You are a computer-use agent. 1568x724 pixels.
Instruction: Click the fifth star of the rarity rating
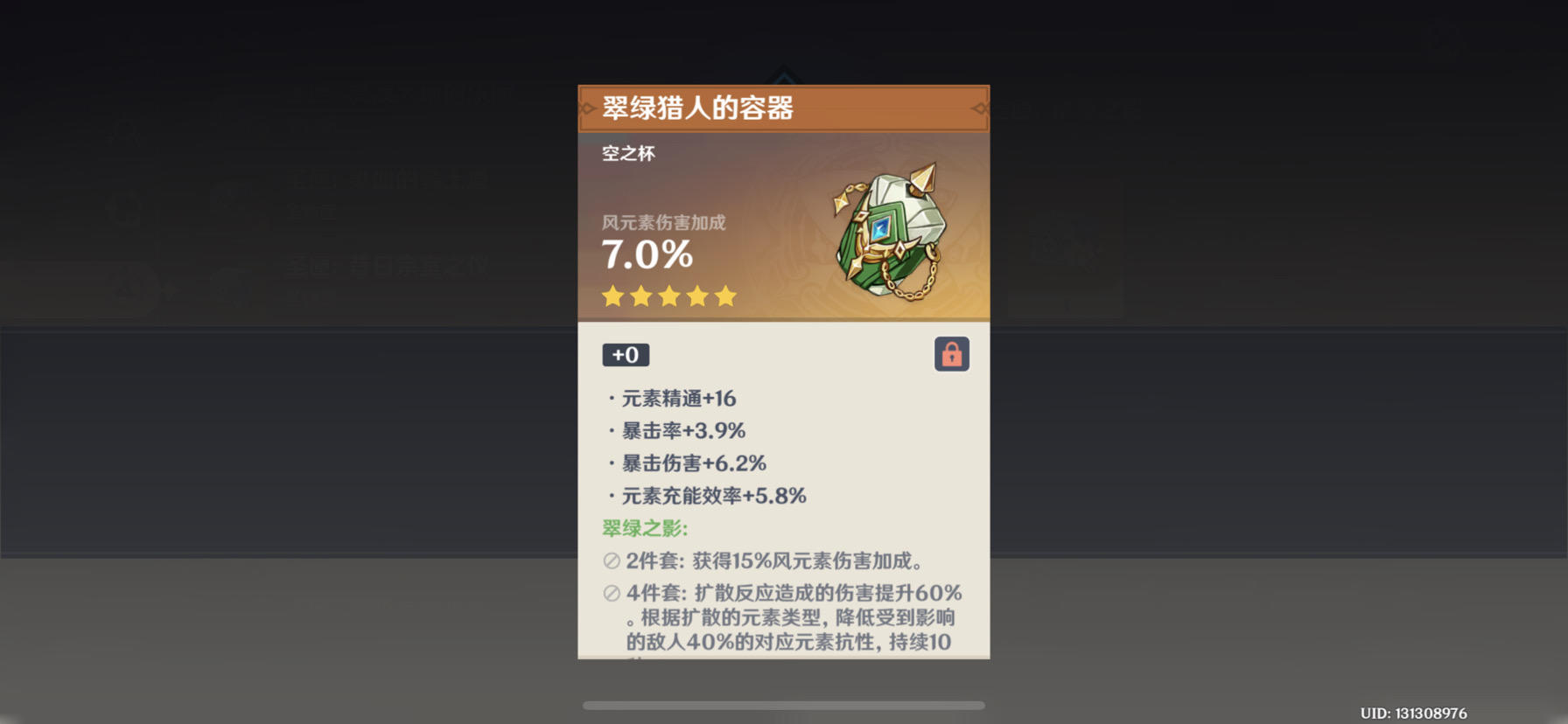[x=724, y=296]
